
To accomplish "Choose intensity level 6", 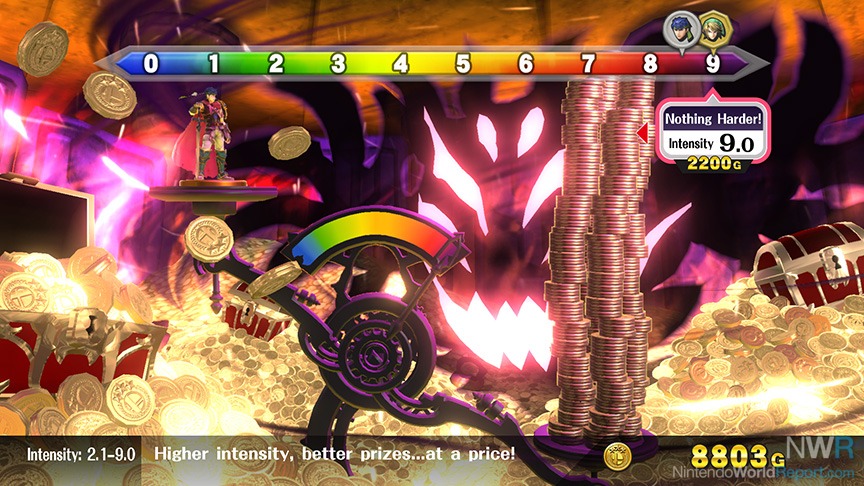I will coord(526,65).
